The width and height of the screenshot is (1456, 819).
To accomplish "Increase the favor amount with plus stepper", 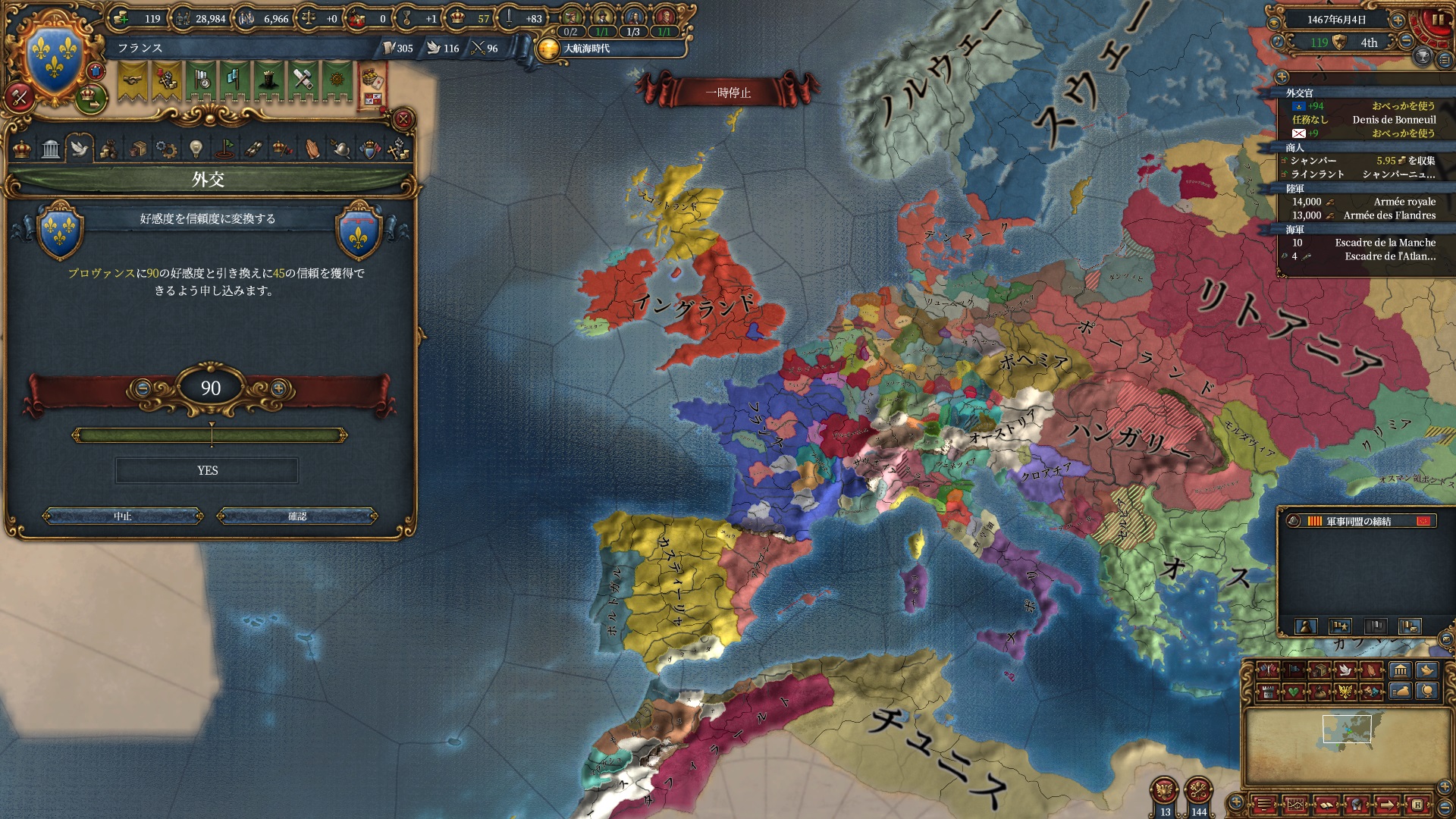I will coord(279,388).
